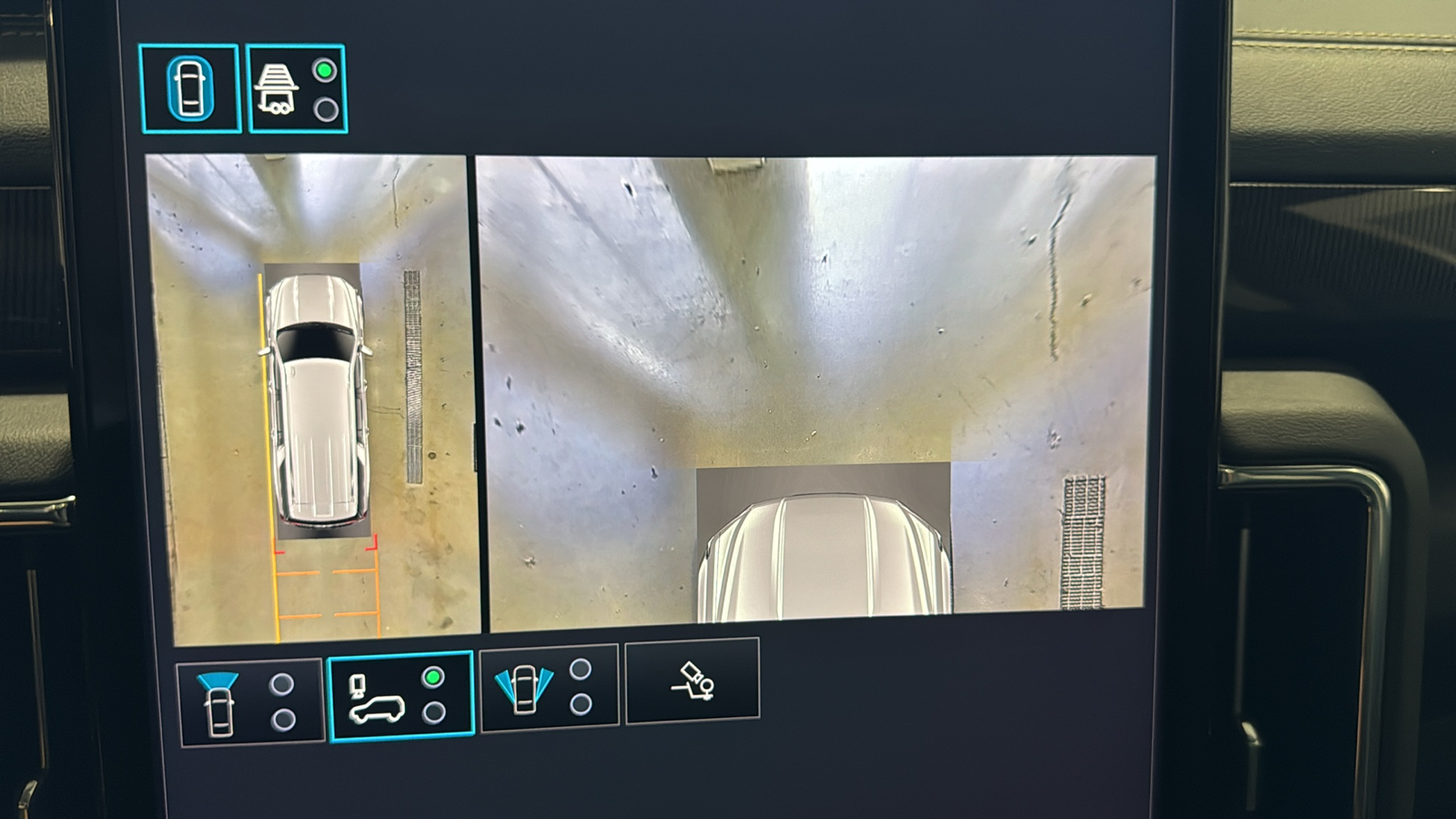Tap the large rear overhead camera feed
Image resolution: width=1456 pixels, height=819 pixels.
814,391
